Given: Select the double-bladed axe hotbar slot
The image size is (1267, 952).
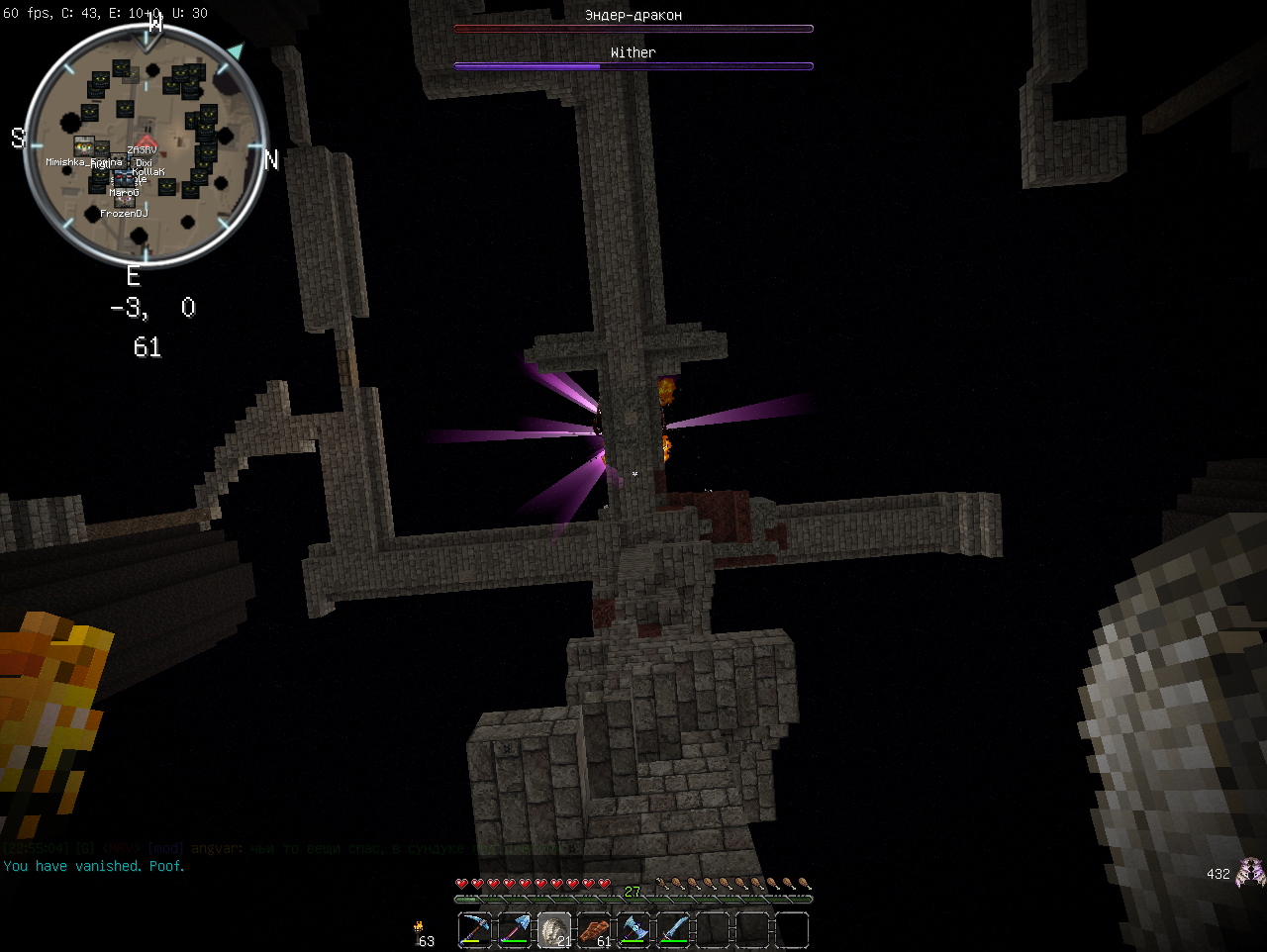Looking at the screenshot, I should coord(633,930).
